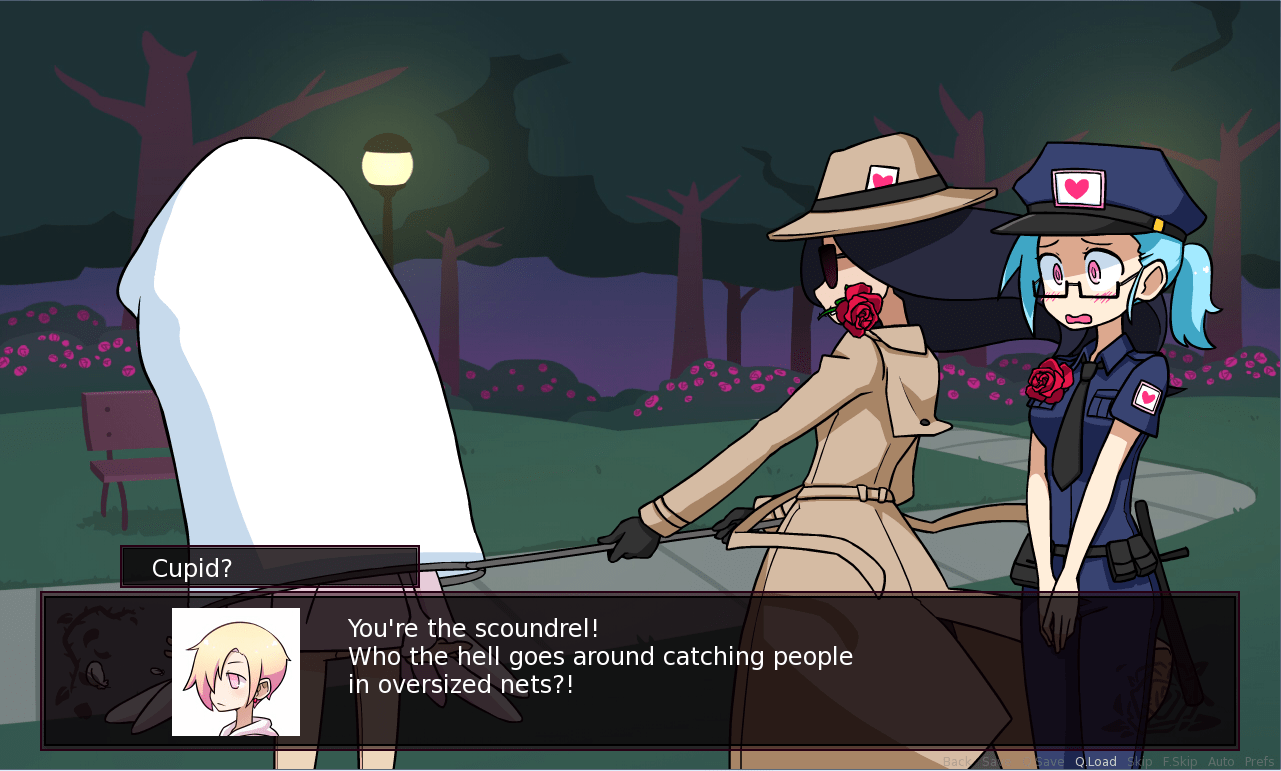Open the Prefs menu

1259,762
